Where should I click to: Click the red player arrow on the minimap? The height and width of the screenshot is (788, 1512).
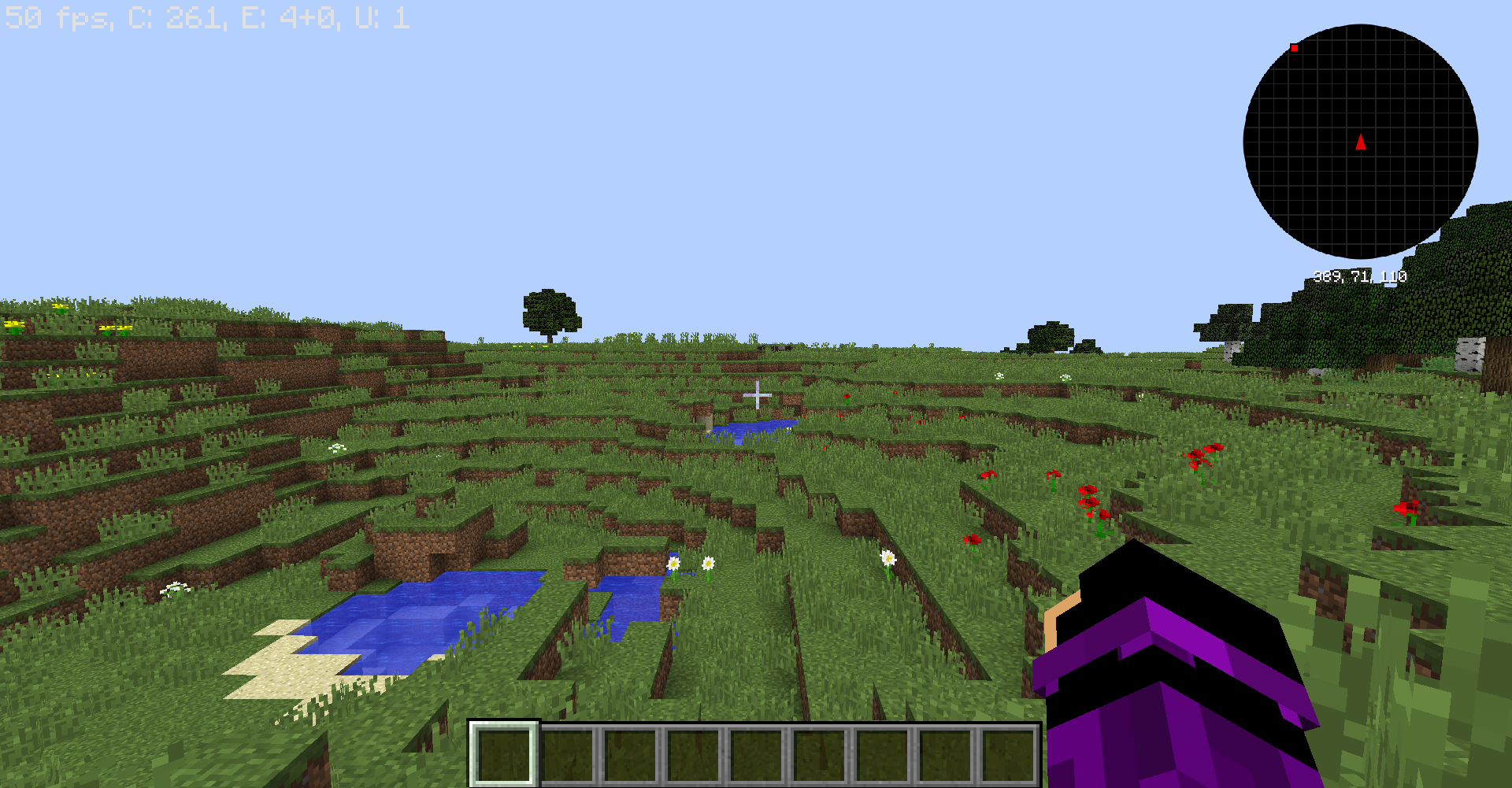pos(1360,142)
